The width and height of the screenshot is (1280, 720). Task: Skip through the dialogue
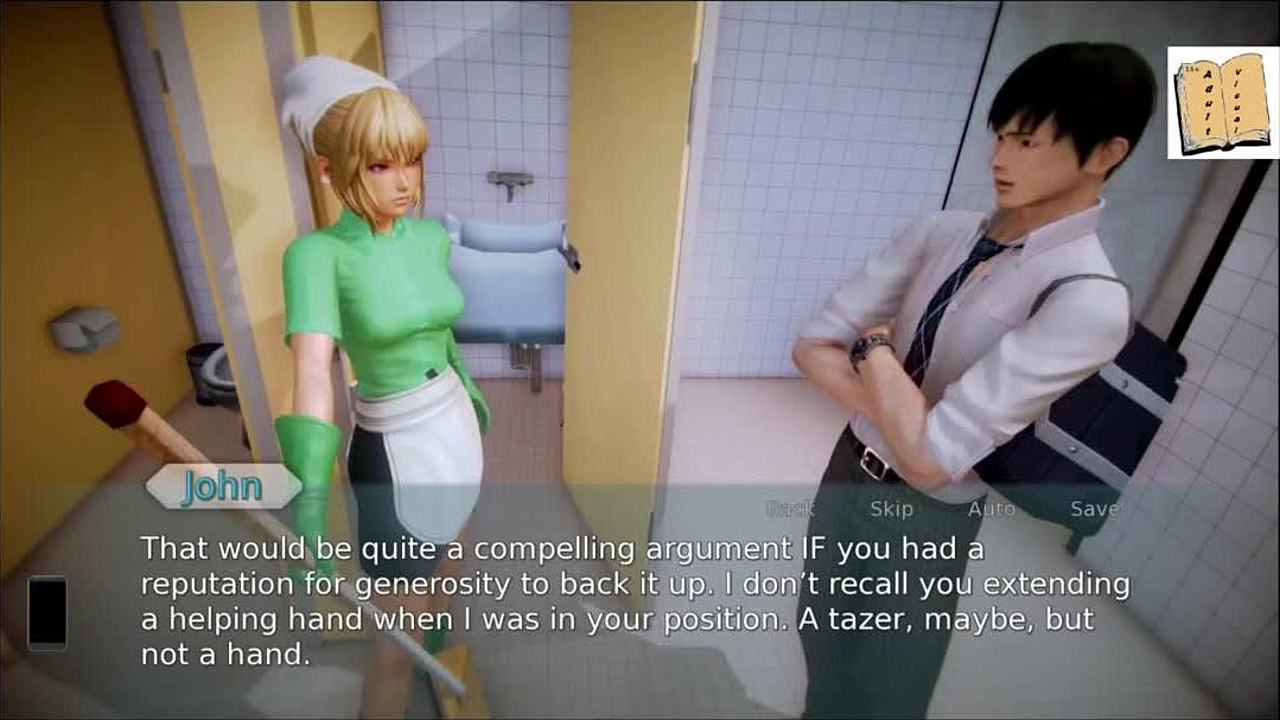pyautogui.click(x=891, y=509)
